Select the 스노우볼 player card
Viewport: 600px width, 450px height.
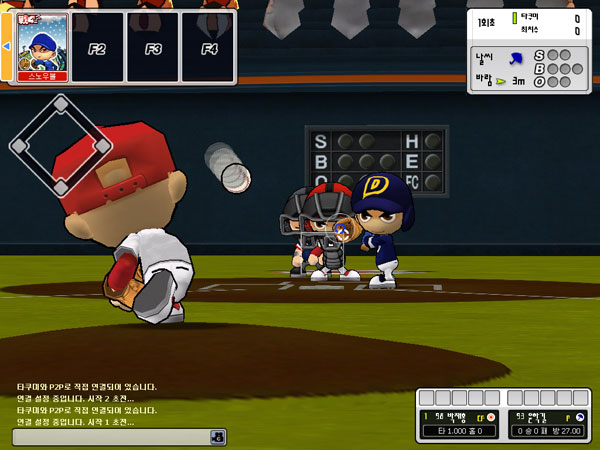pyautogui.click(x=42, y=47)
